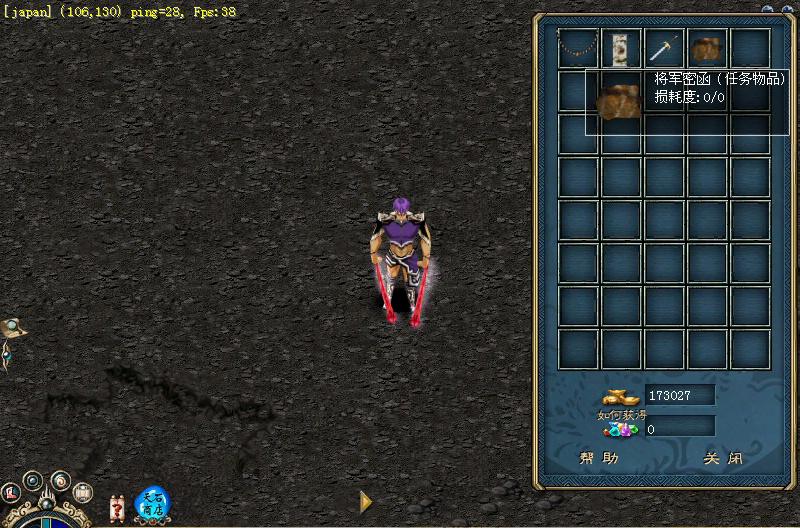Click the colorful gems currency icon
Image resolution: width=800 pixels, height=528 pixels.
[621, 431]
